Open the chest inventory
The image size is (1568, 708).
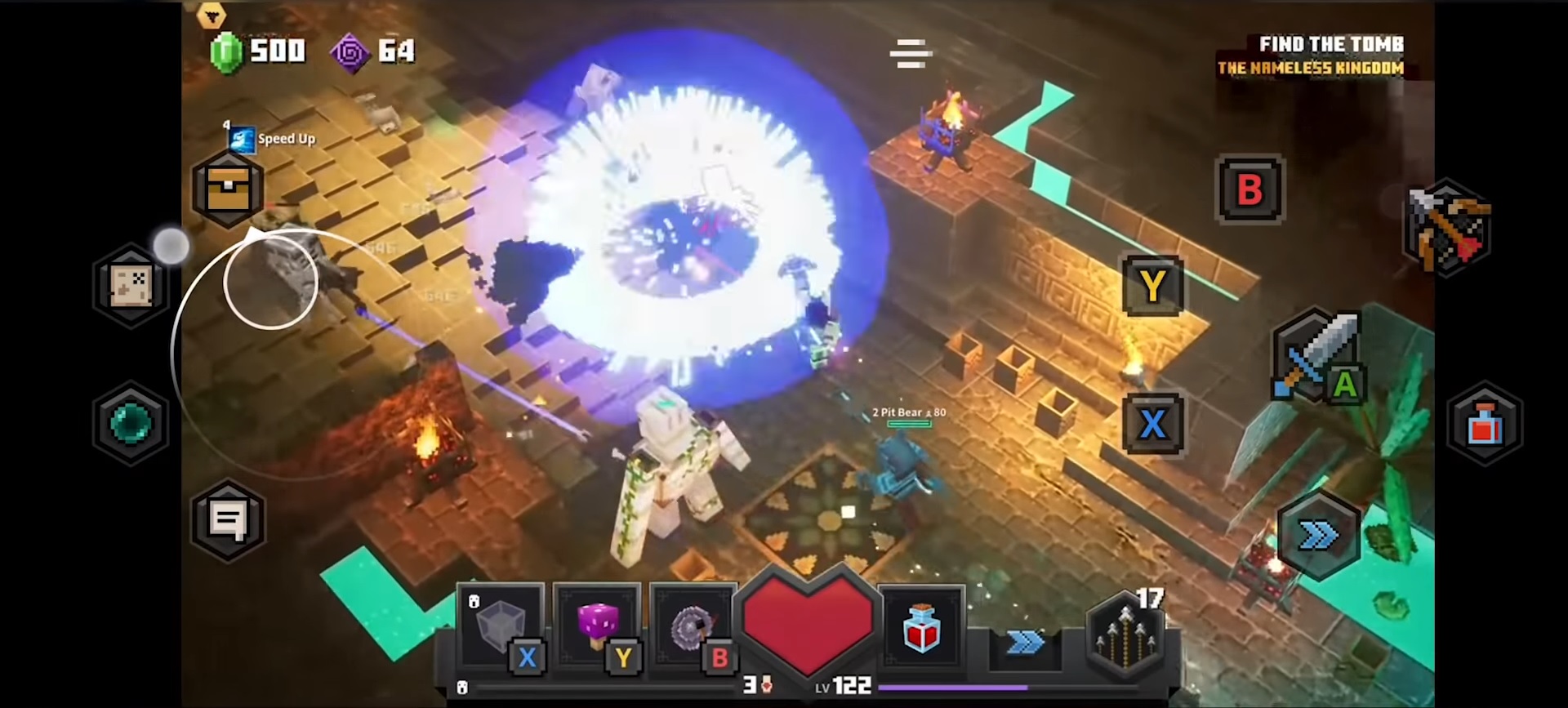tap(228, 190)
